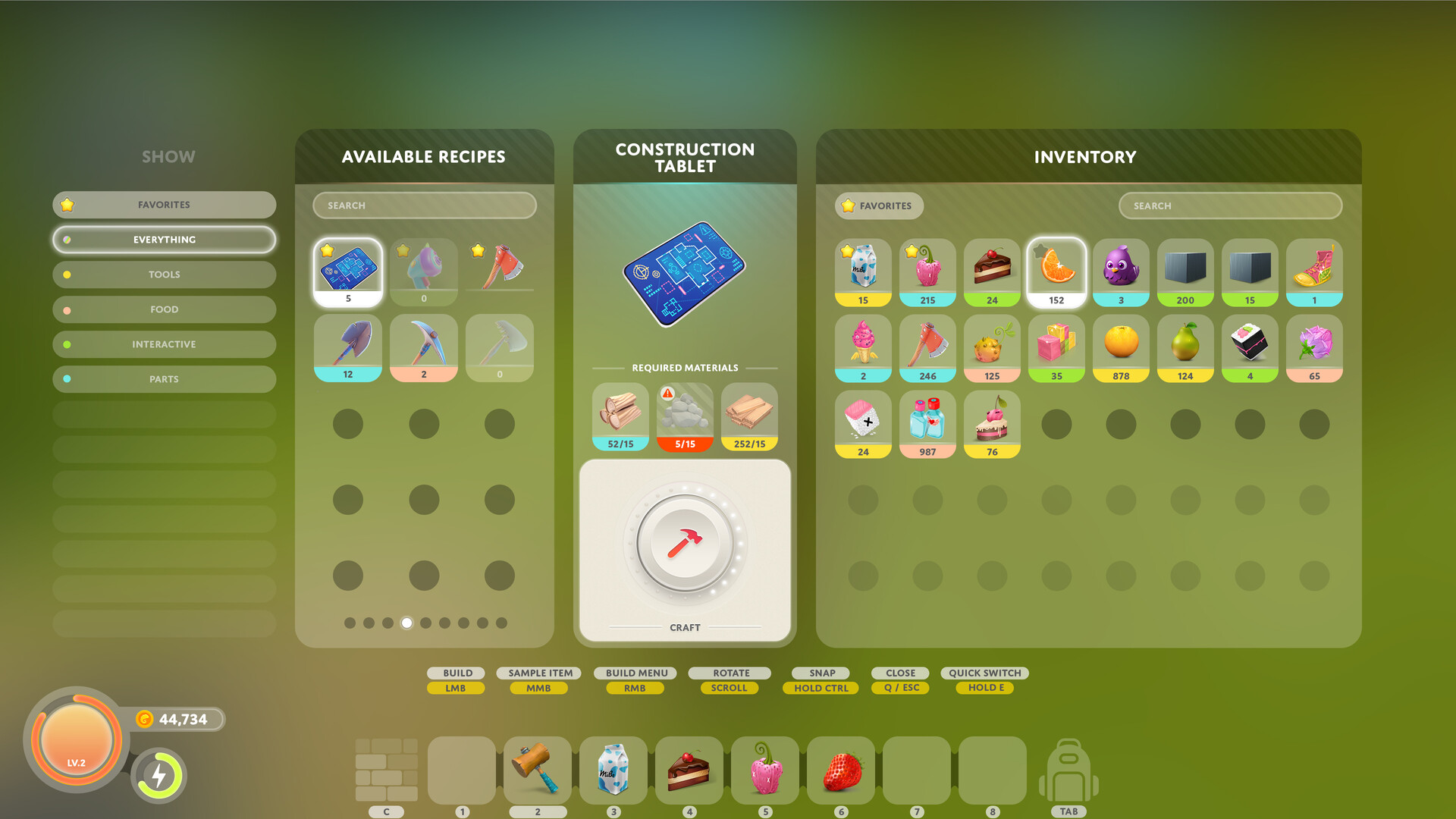Select the construction tablet blueprint recipe
Viewport: 1456px width, 819px height.
pos(347,271)
